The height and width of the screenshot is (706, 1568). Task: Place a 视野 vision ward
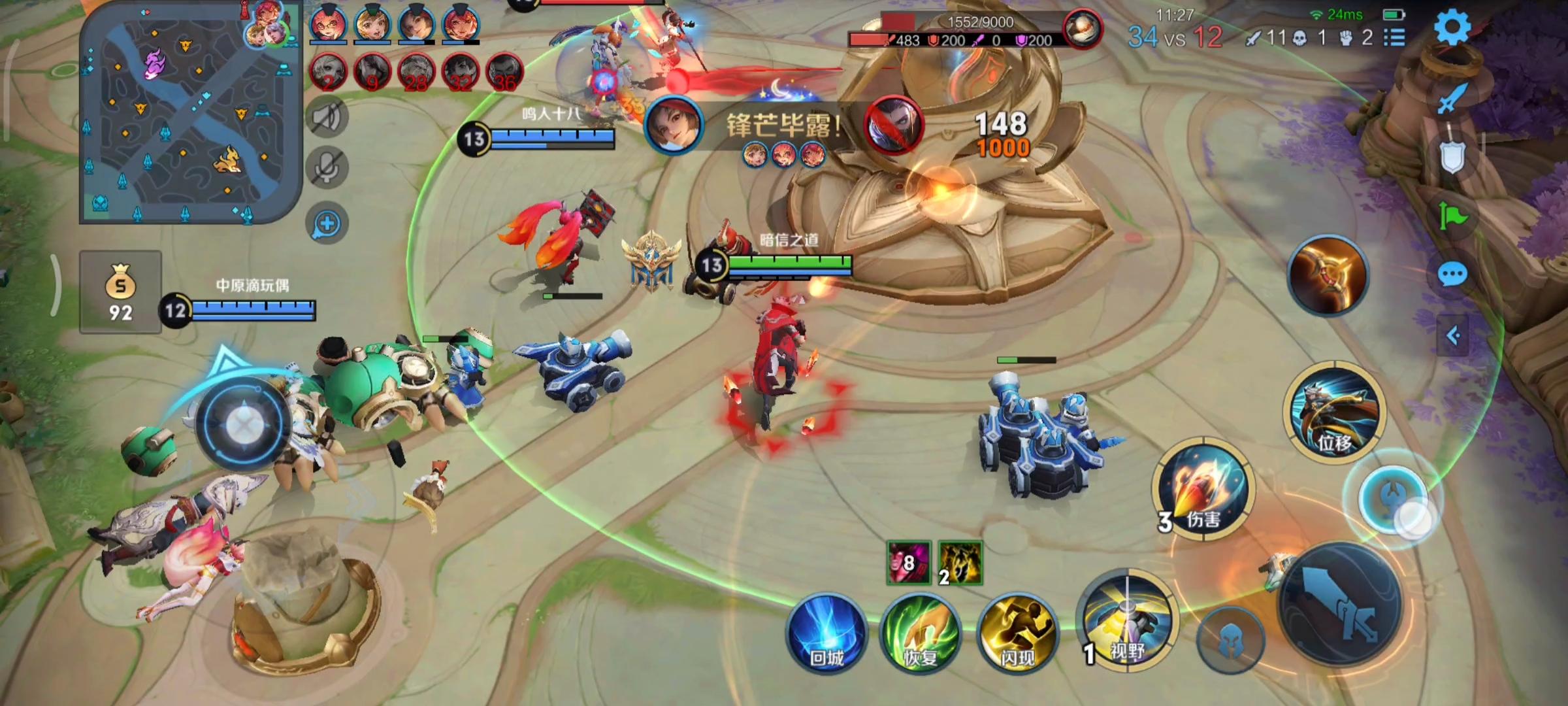tap(1125, 621)
